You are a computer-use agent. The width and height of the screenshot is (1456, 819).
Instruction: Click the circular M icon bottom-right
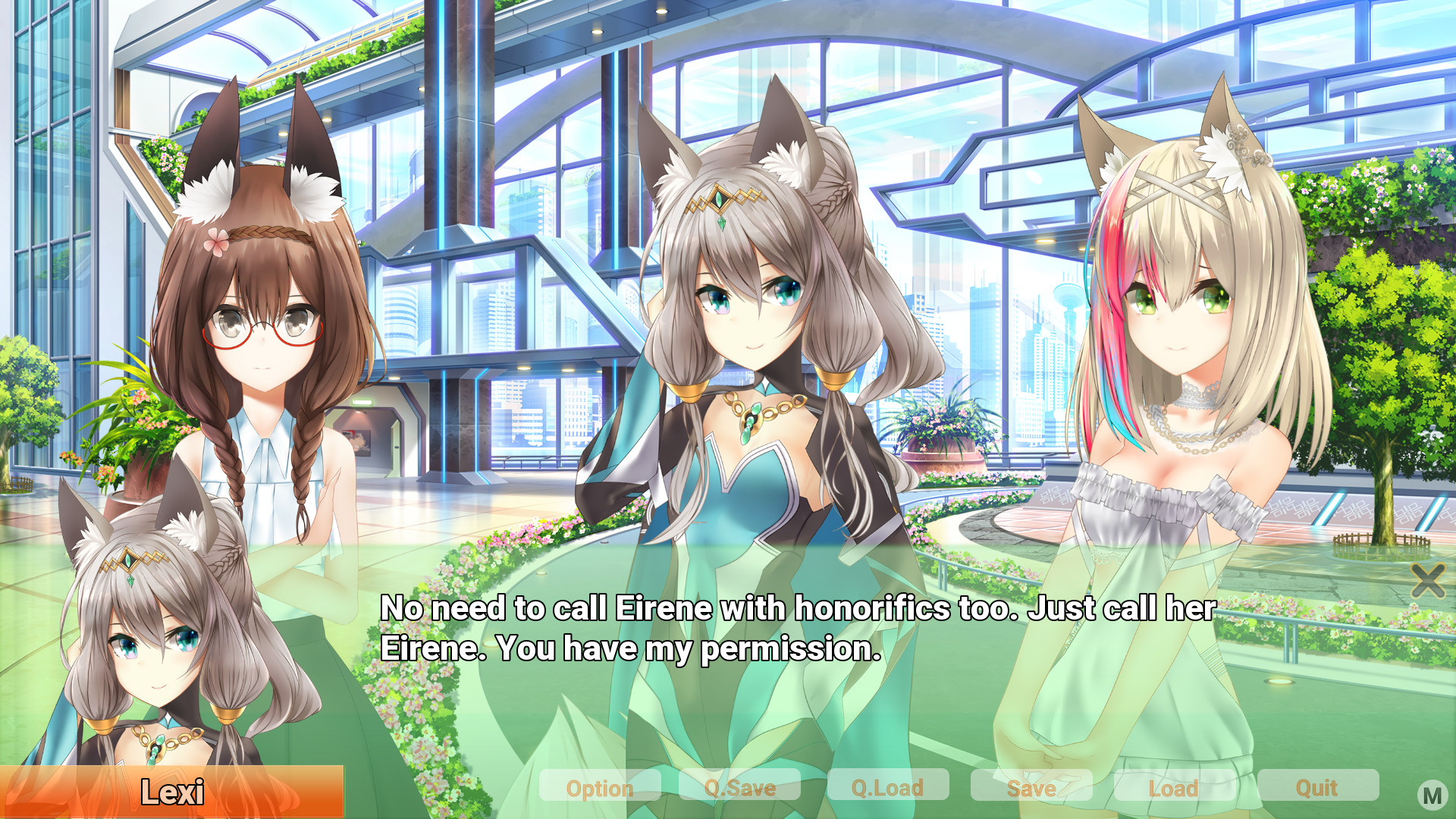pyautogui.click(x=1433, y=796)
